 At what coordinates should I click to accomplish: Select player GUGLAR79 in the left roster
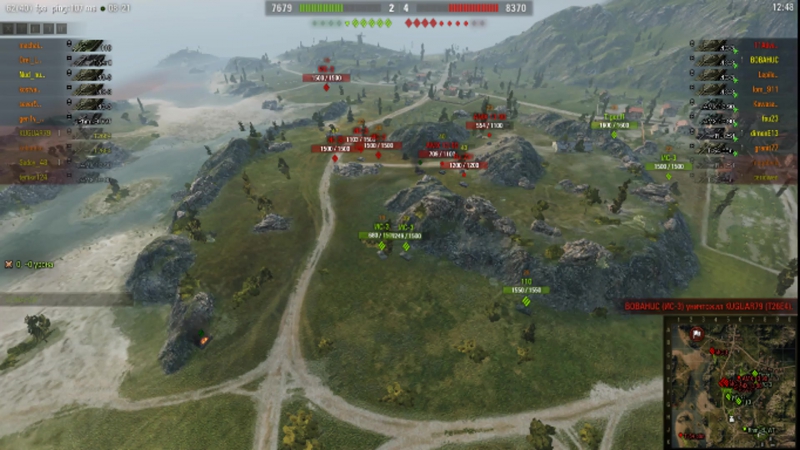(35, 133)
